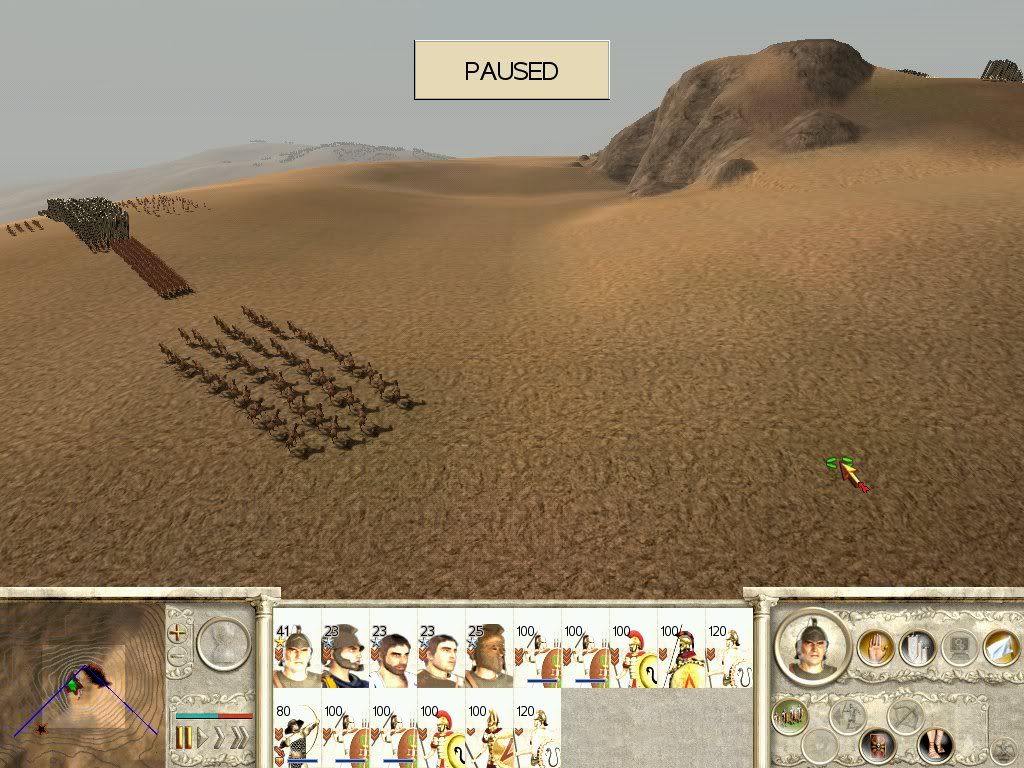1024x768 pixels.
Task: Toggle the pause game speed button
Action: coord(184,738)
